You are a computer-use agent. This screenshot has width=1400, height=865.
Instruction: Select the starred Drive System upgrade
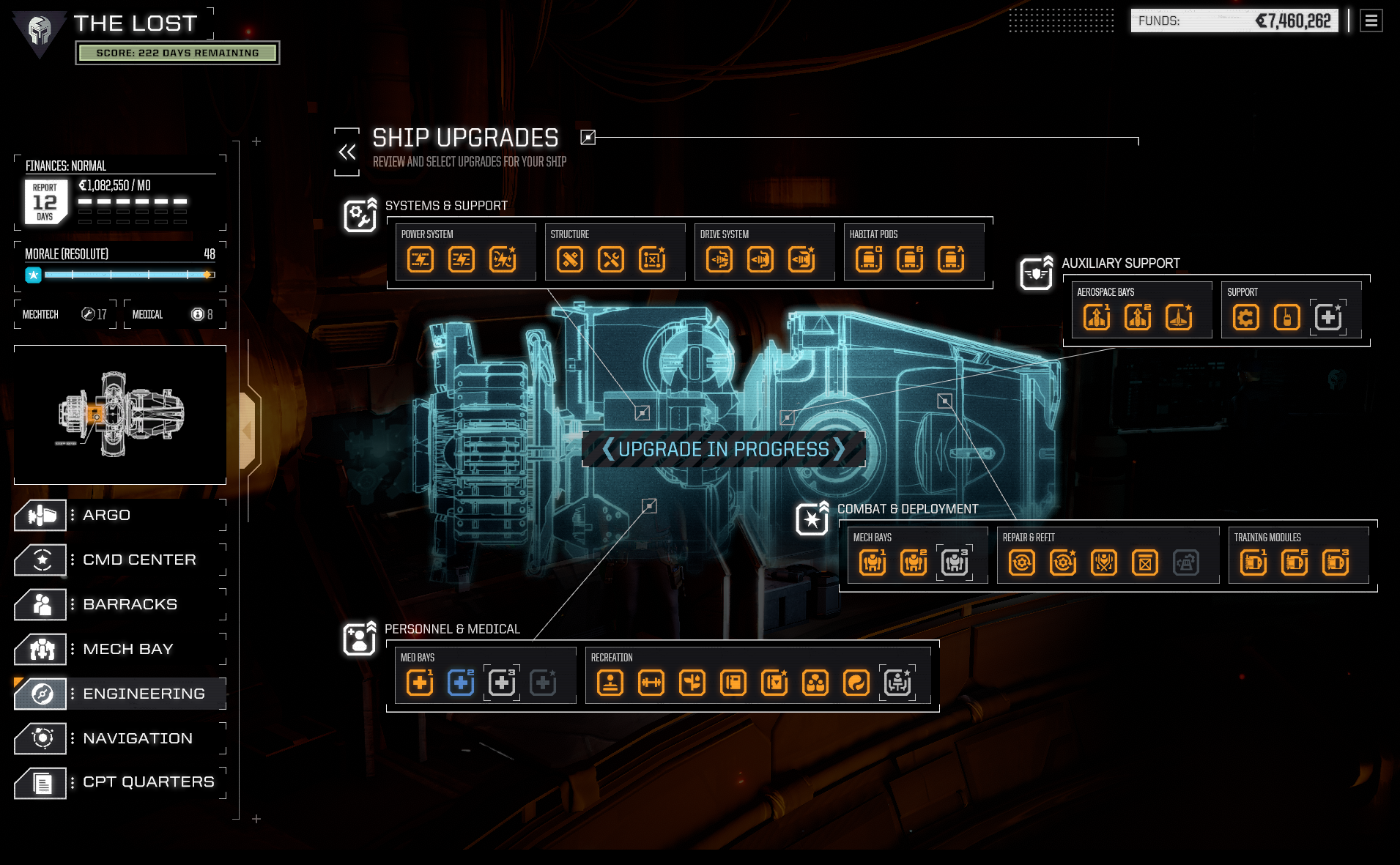click(x=802, y=259)
